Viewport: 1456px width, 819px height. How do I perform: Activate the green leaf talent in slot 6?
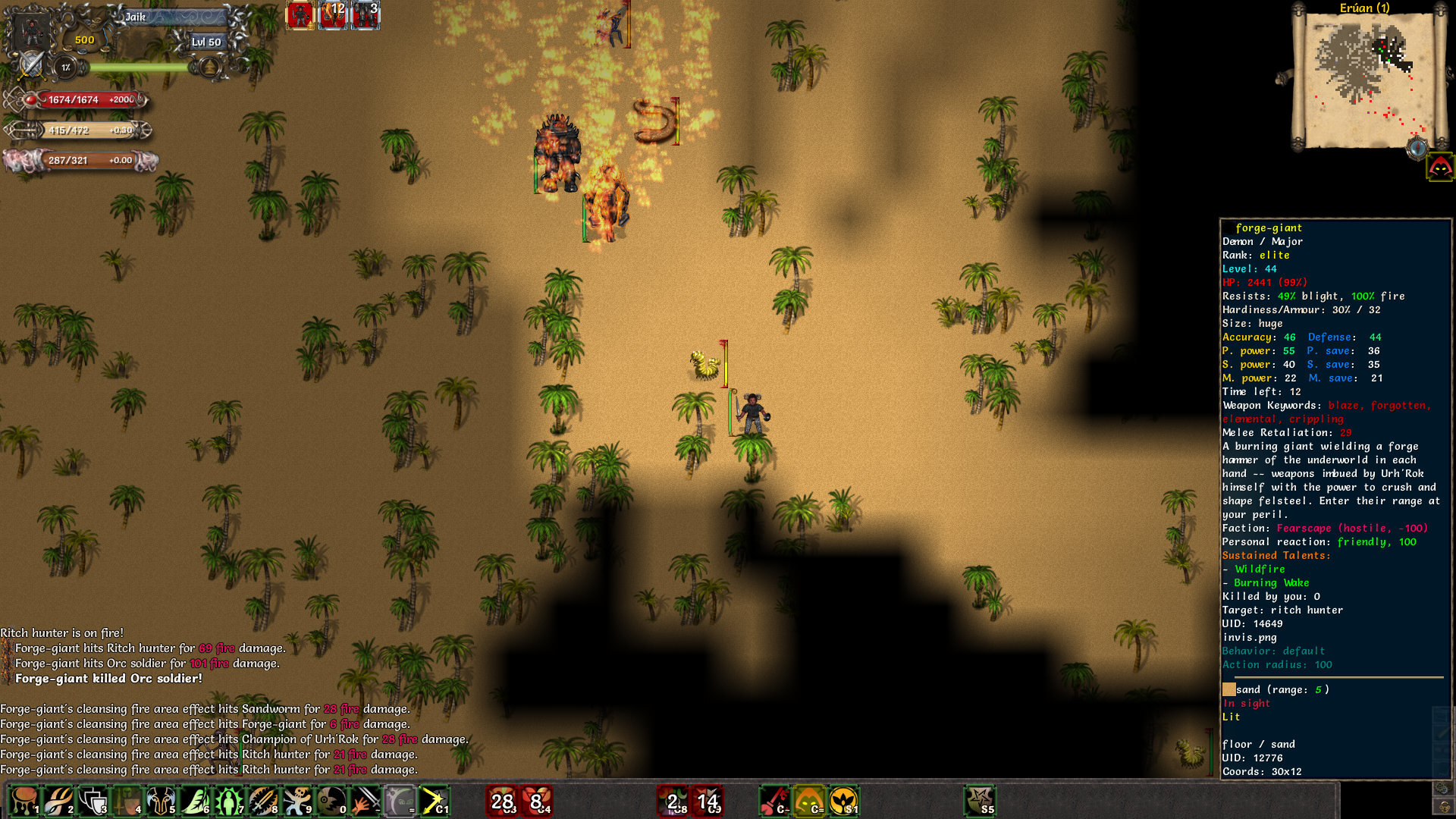point(195,802)
